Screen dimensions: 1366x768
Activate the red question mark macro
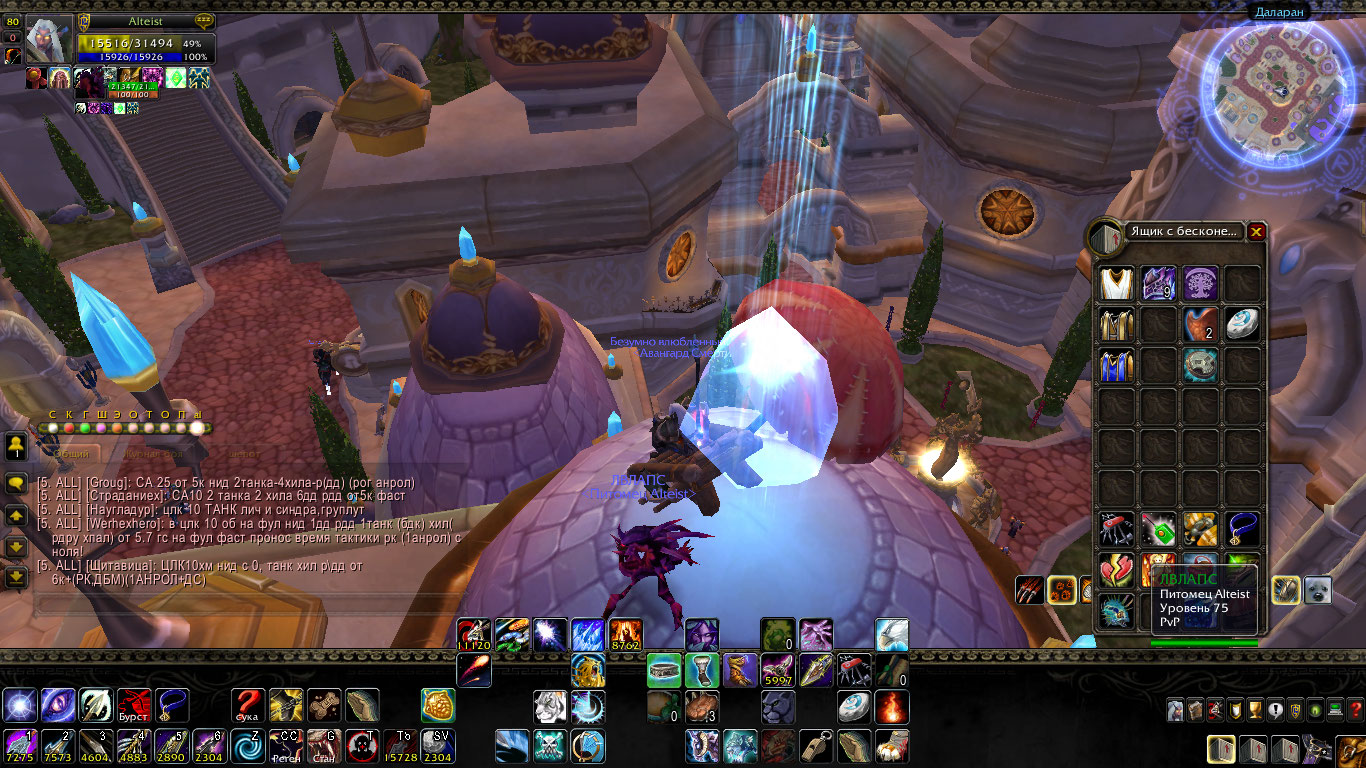248,705
